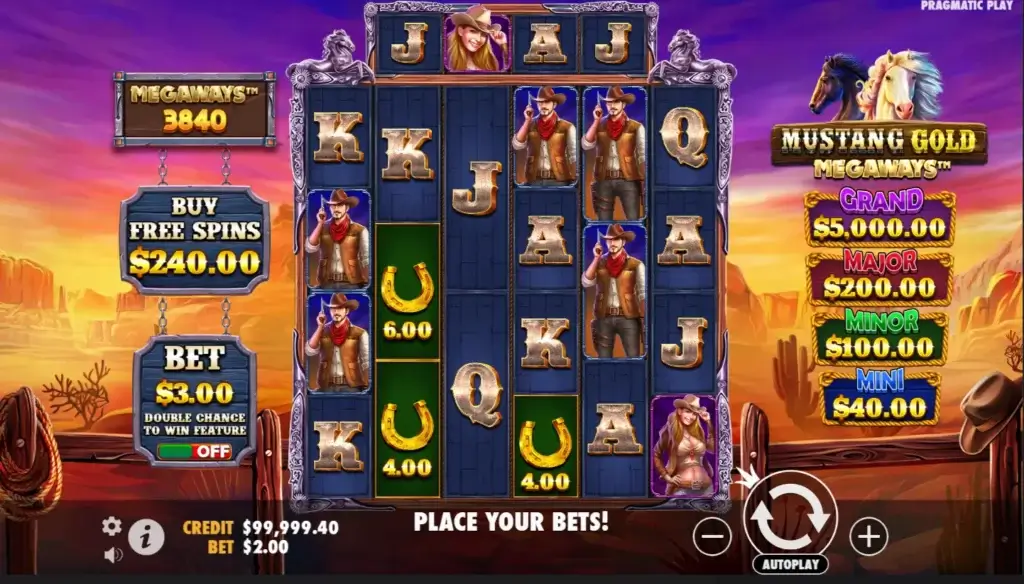
Task: Open the settings gear icon
Action: [x=112, y=526]
